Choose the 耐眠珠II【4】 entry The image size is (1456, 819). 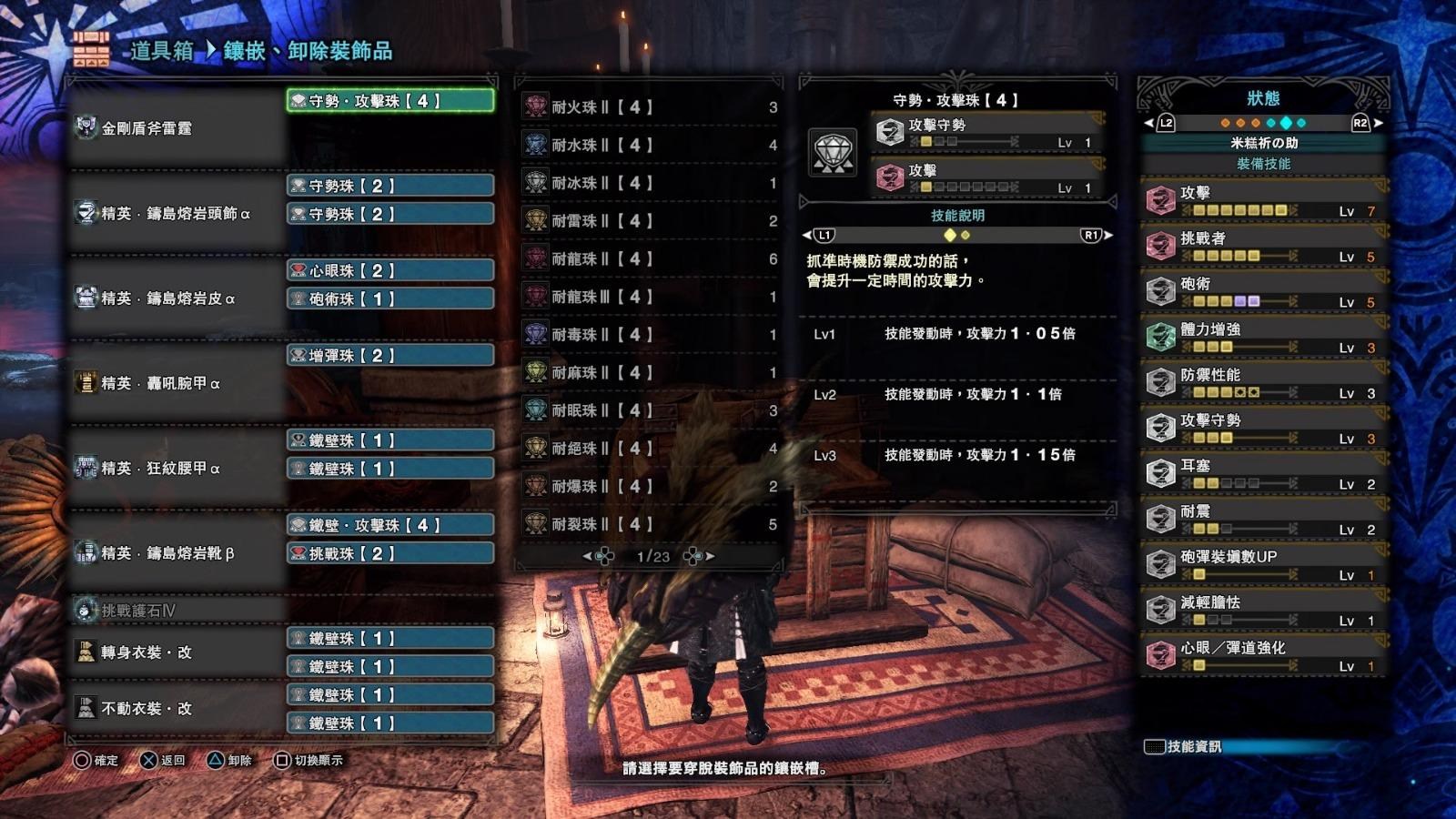tap(650, 410)
